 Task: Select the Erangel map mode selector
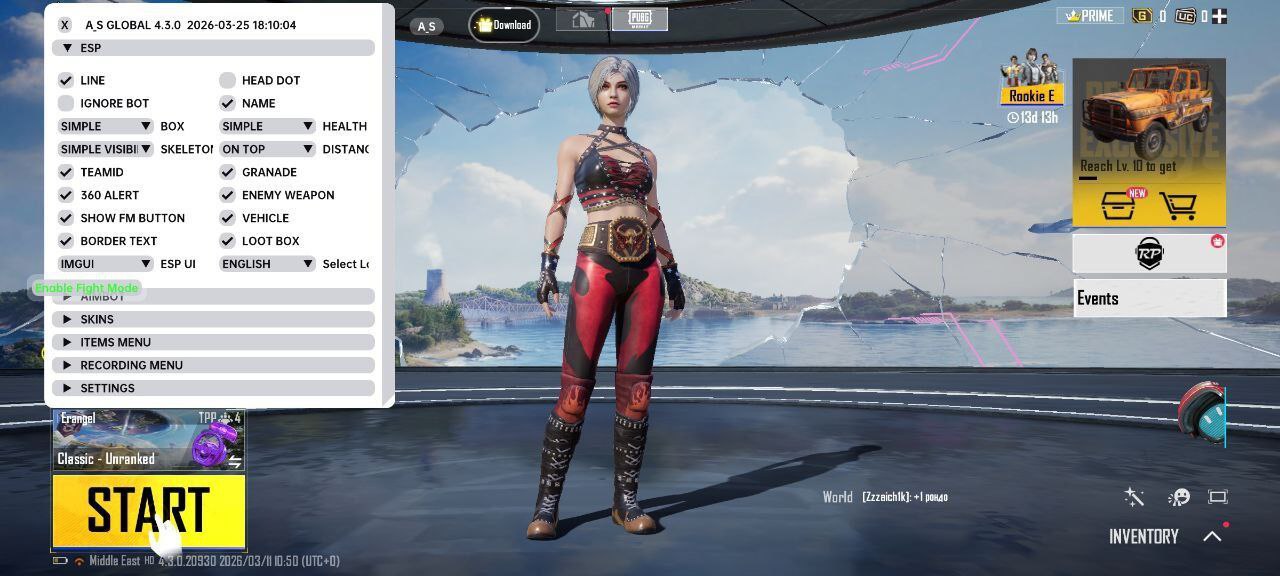click(x=148, y=439)
